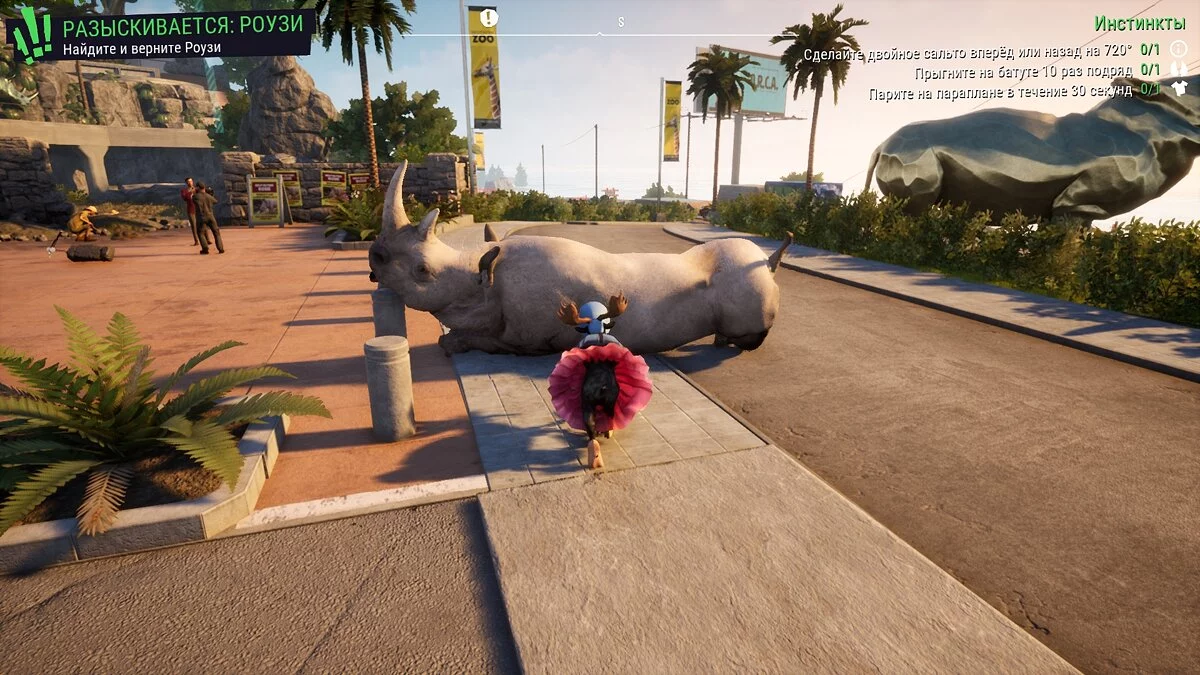Viewport: 1200px width, 675px height.
Task: Select the exclamation quest marker on the compass
Action: (x=488, y=18)
